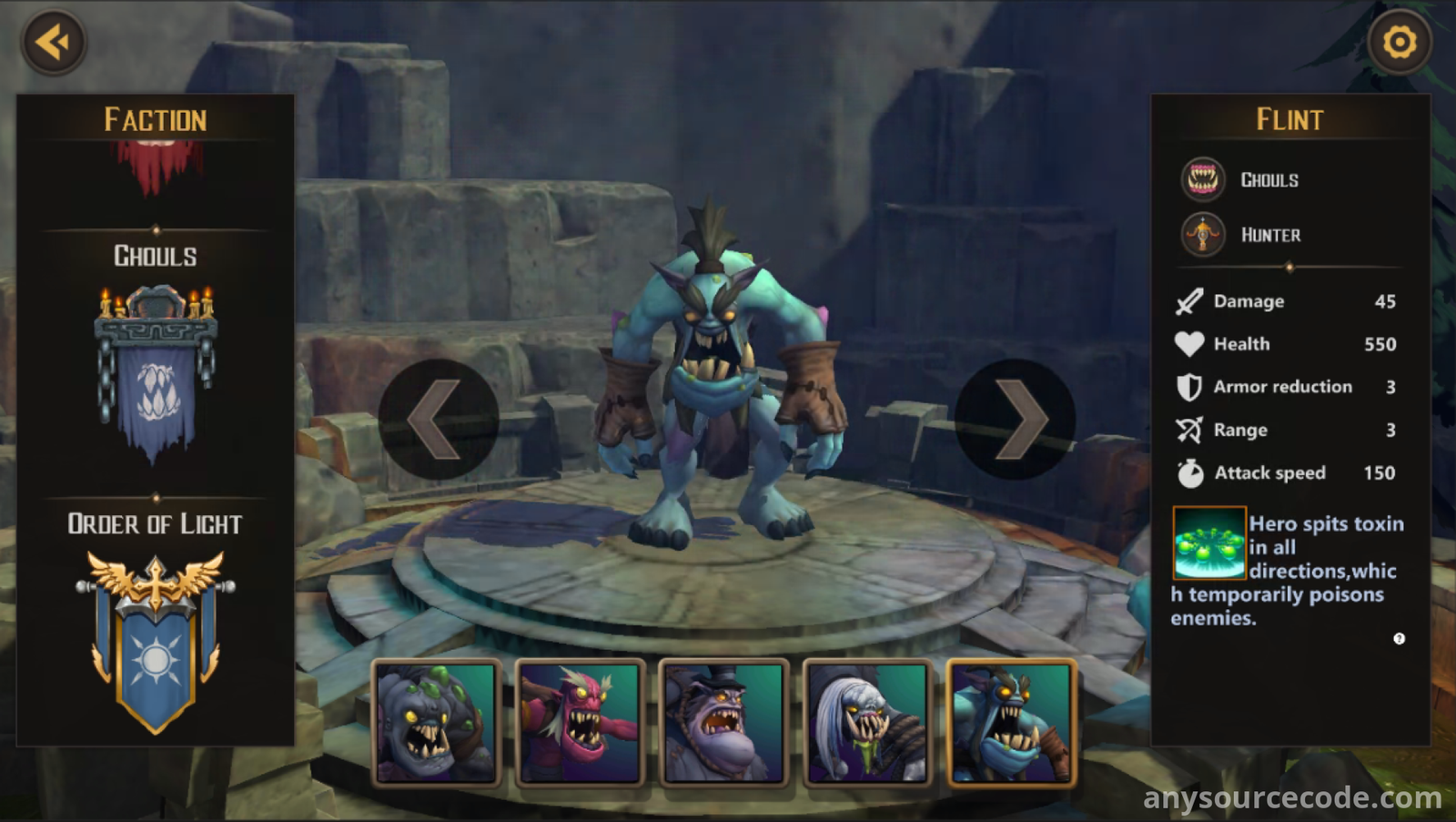
Task: Pick the pink ghoul hero portrait
Action: (x=581, y=723)
